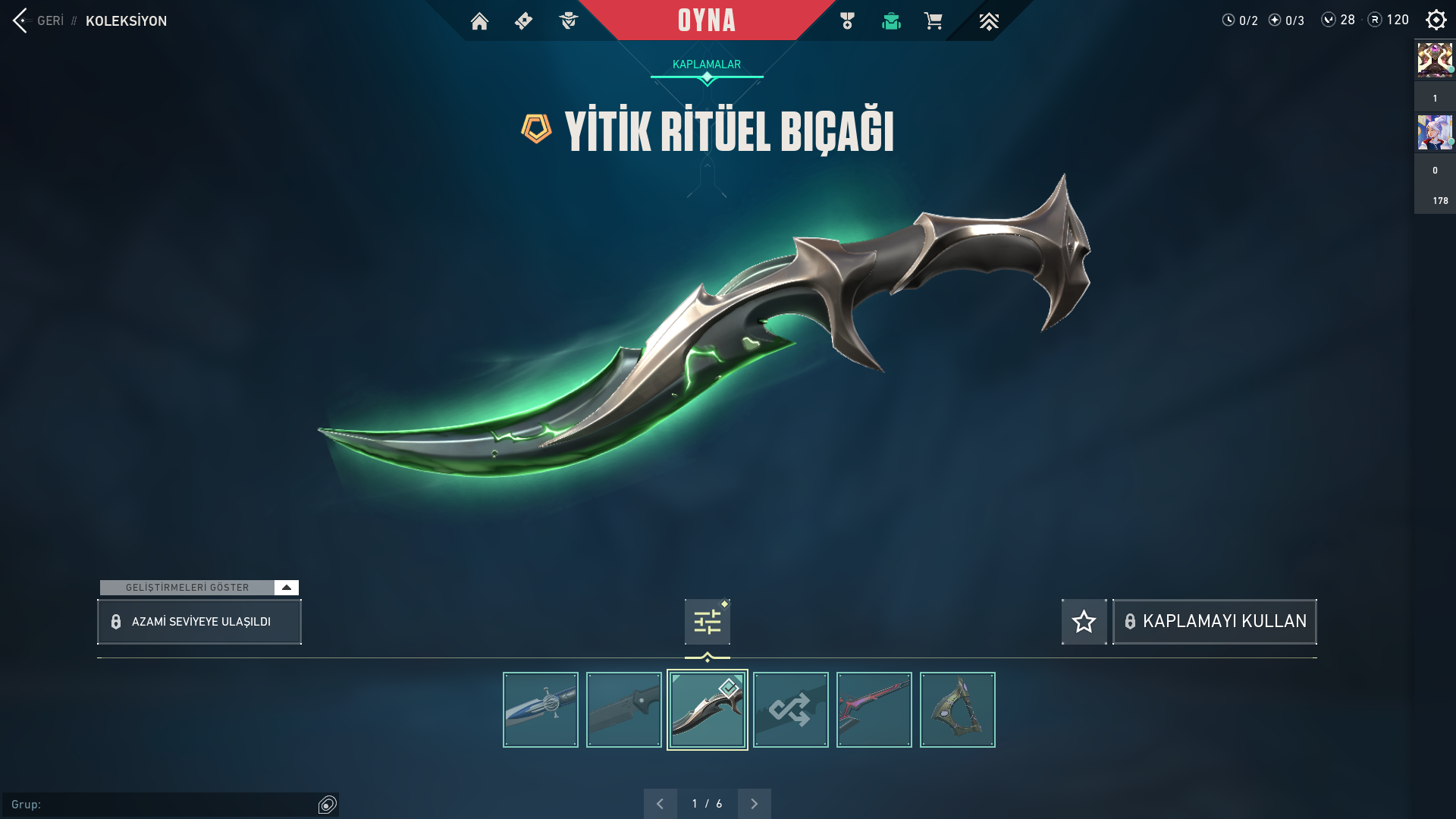Click the career medal icon

(x=847, y=21)
